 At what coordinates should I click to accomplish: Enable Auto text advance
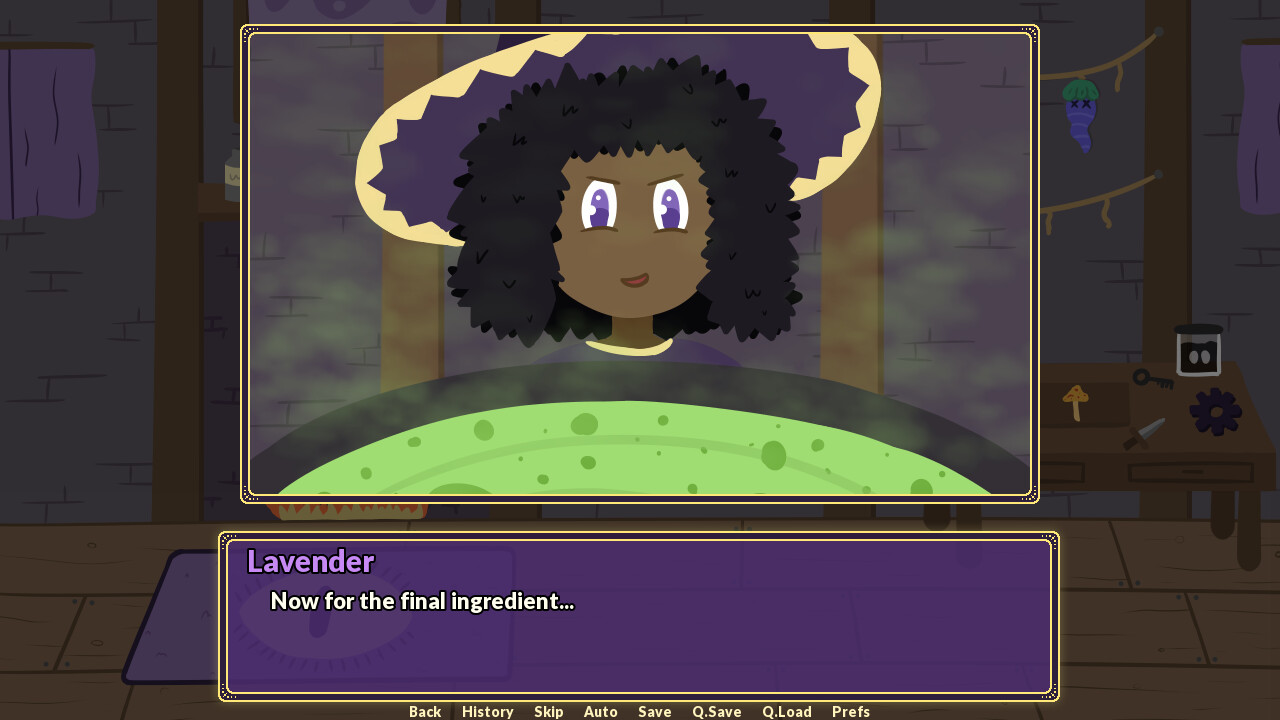[x=600, y=711]
